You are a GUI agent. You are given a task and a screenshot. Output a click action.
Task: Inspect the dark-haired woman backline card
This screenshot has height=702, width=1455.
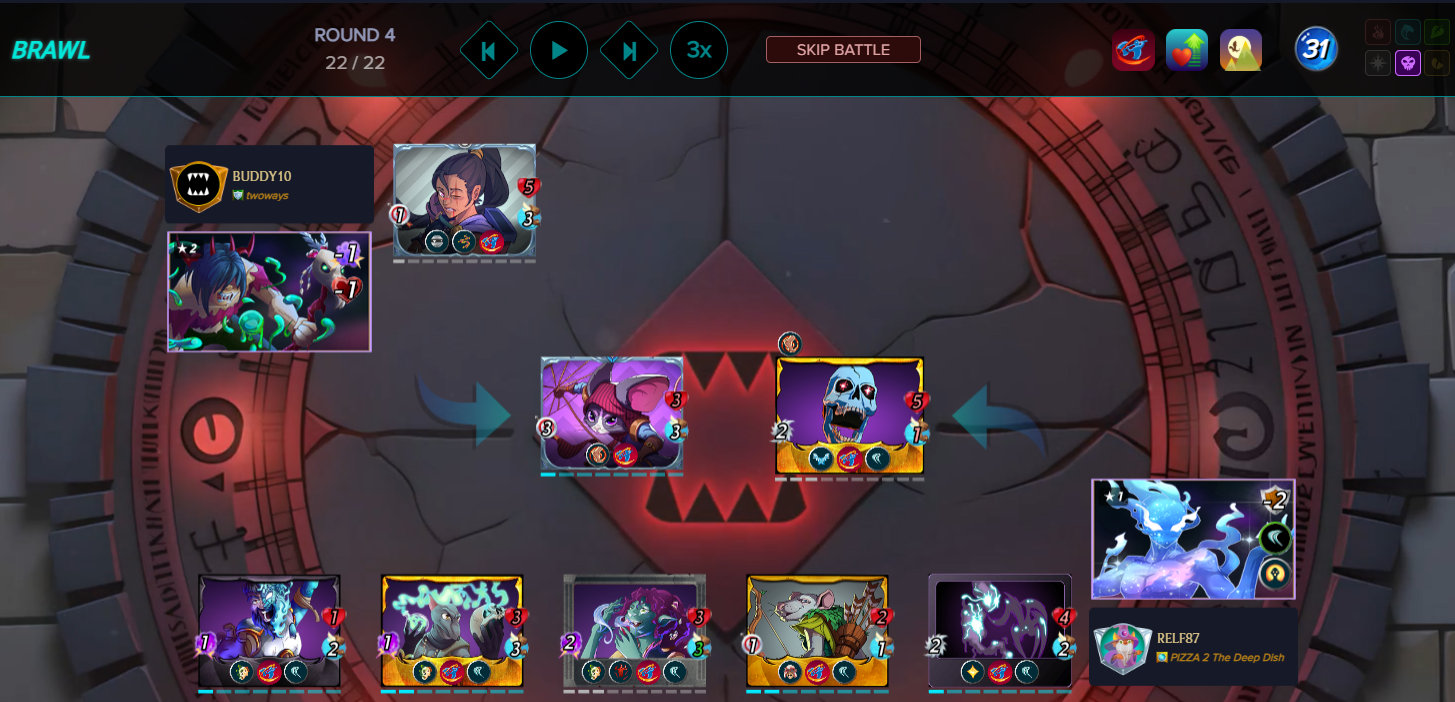click(x=464, y=200)
